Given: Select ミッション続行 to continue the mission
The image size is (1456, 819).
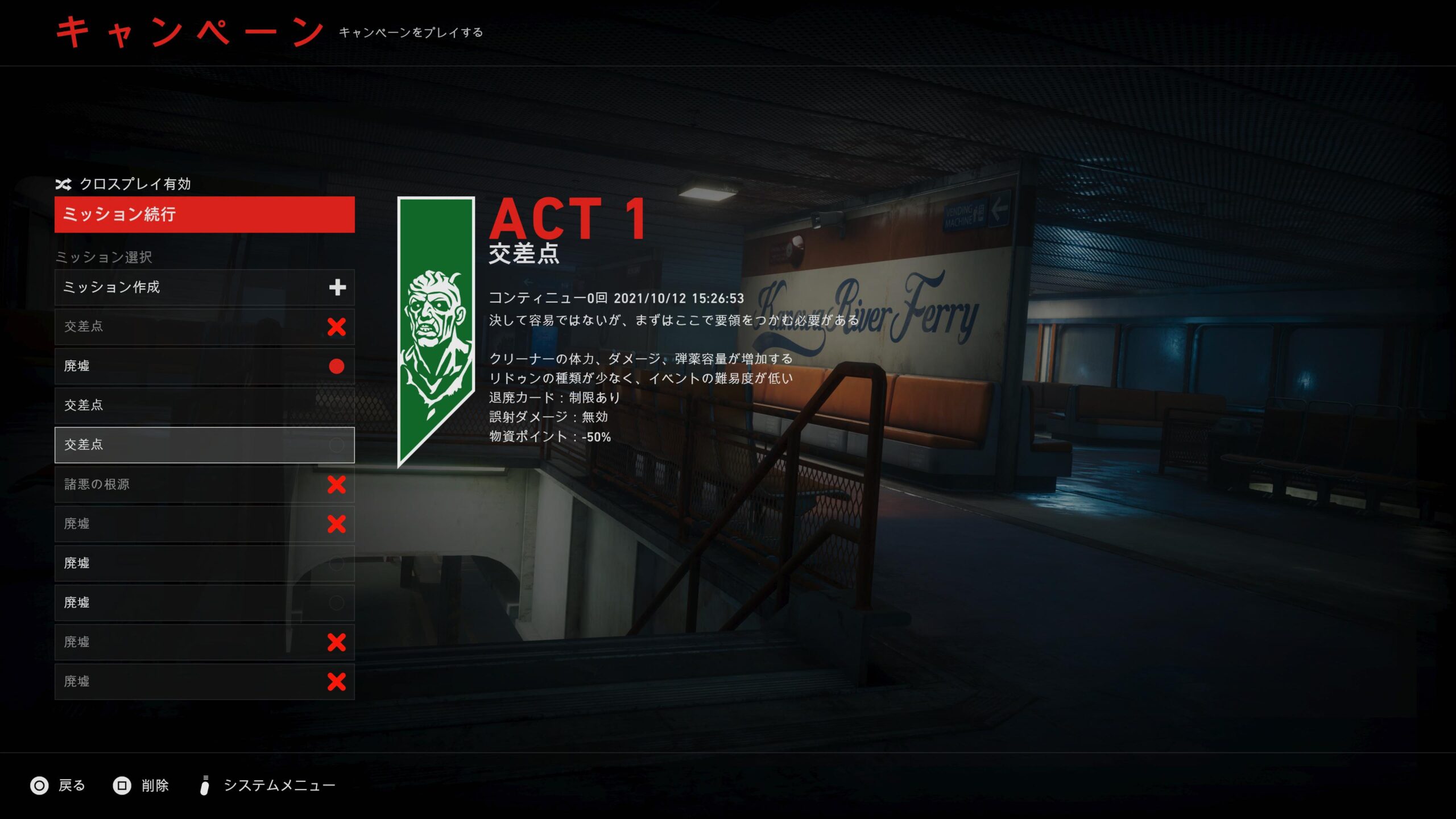Looking at the screenshot, I should [204, 214].
